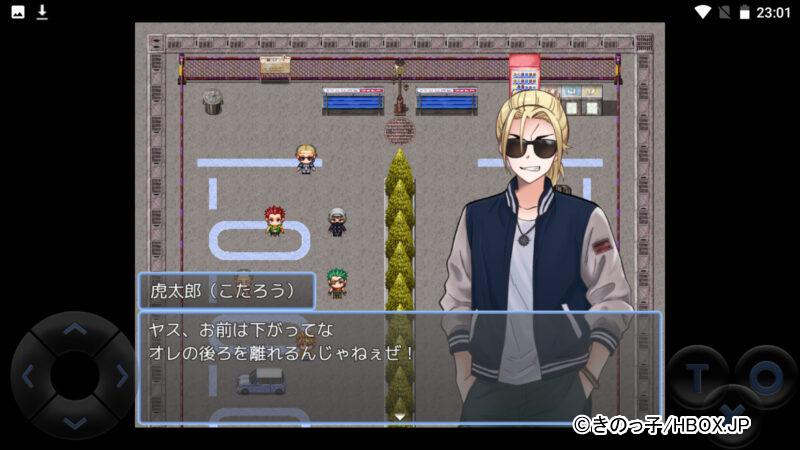The height and width of the screenshot is (450, 800).
Task: Tap the round X virtual button
Action: tap(731, 412)
